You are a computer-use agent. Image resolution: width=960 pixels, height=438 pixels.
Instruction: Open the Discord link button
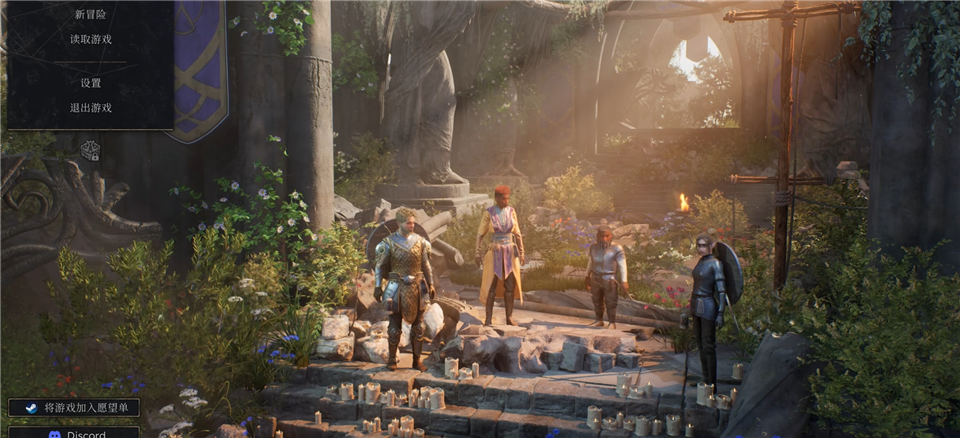click(x=74, y=433)
